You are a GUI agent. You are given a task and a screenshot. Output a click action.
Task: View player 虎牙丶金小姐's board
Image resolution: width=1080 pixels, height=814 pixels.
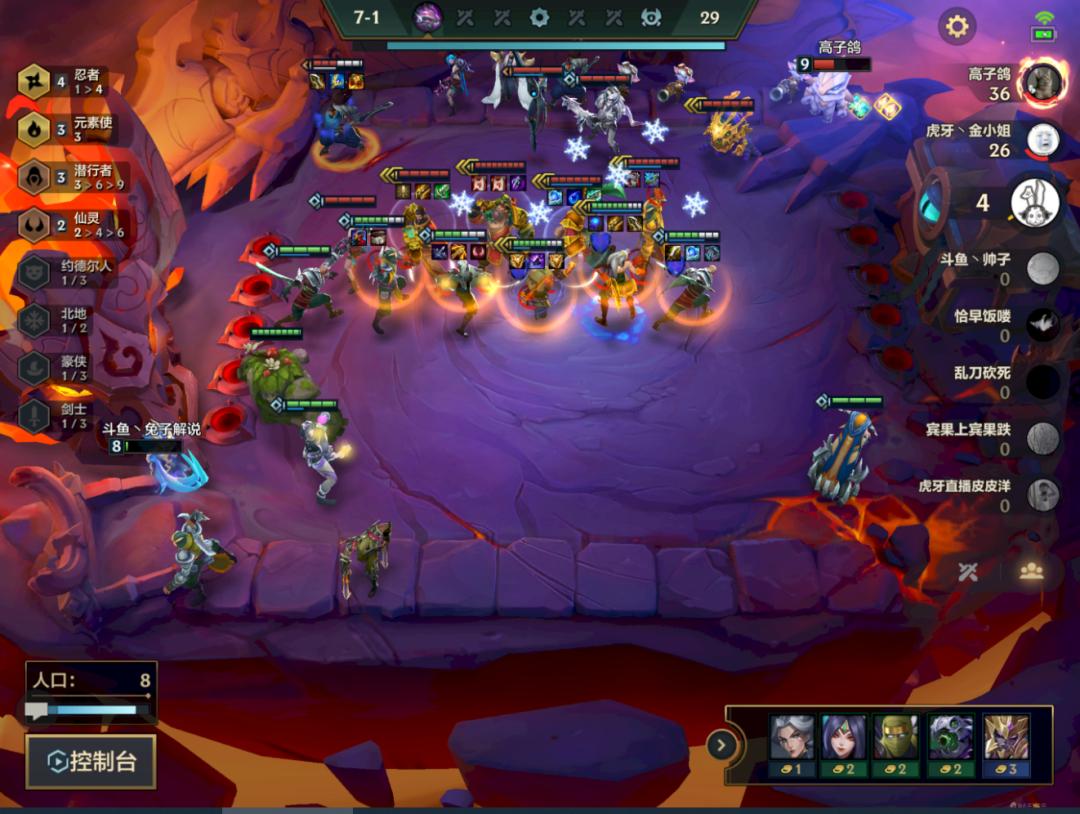coord(1042,139)
